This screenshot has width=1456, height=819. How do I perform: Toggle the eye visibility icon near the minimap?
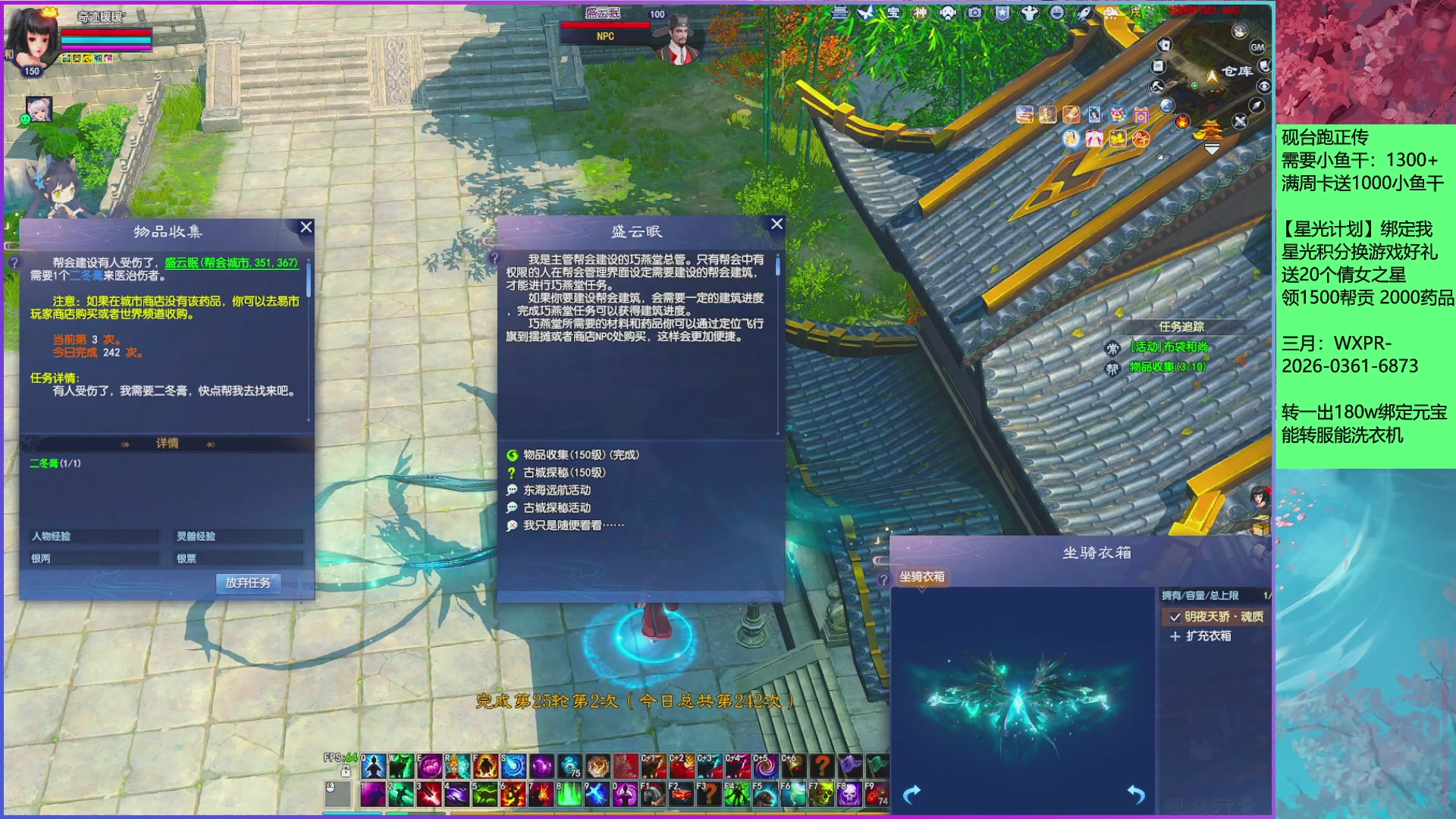click(x=1264, y=85)
